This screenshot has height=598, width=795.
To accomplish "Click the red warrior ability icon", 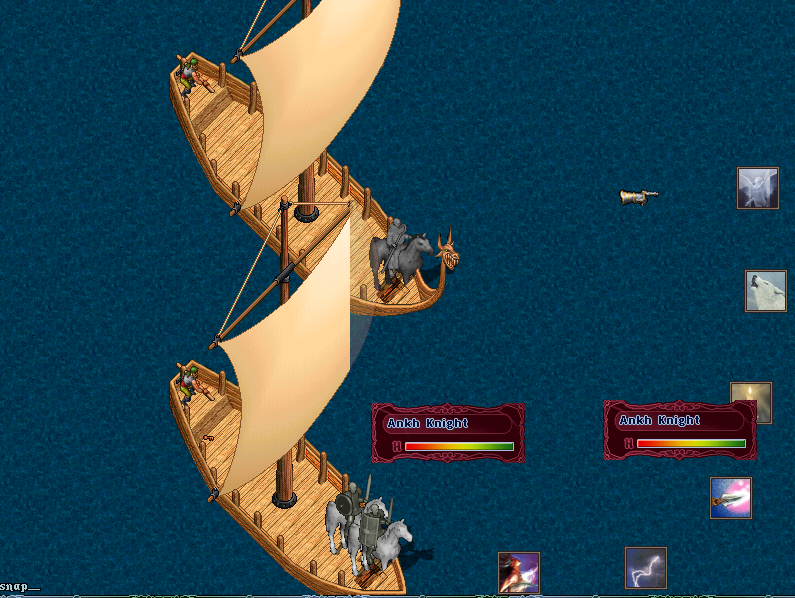I will pos(519,573).
